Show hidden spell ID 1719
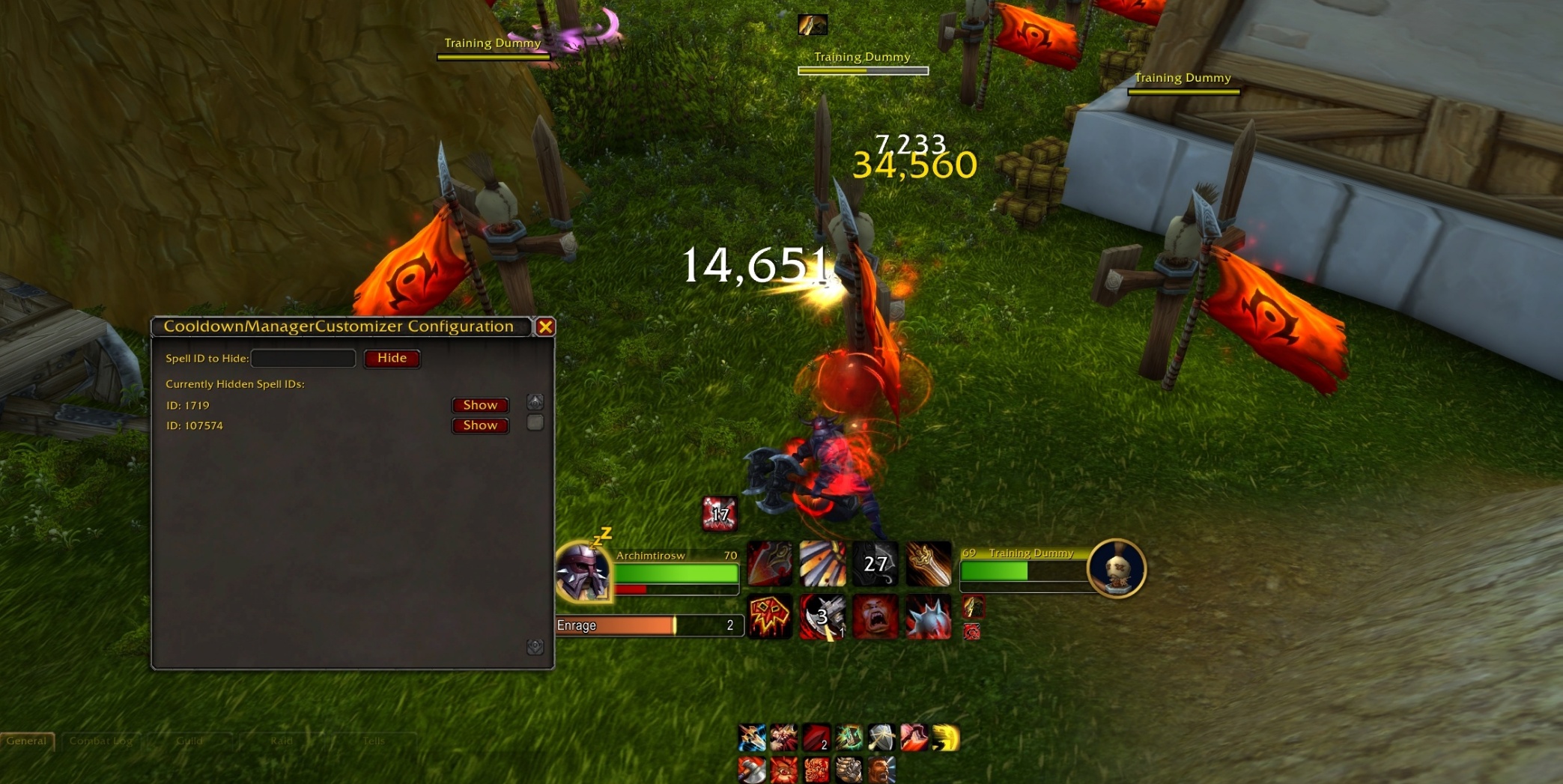Image resolution: width=1563 pixels, height=784 pixels. point(480,405)
